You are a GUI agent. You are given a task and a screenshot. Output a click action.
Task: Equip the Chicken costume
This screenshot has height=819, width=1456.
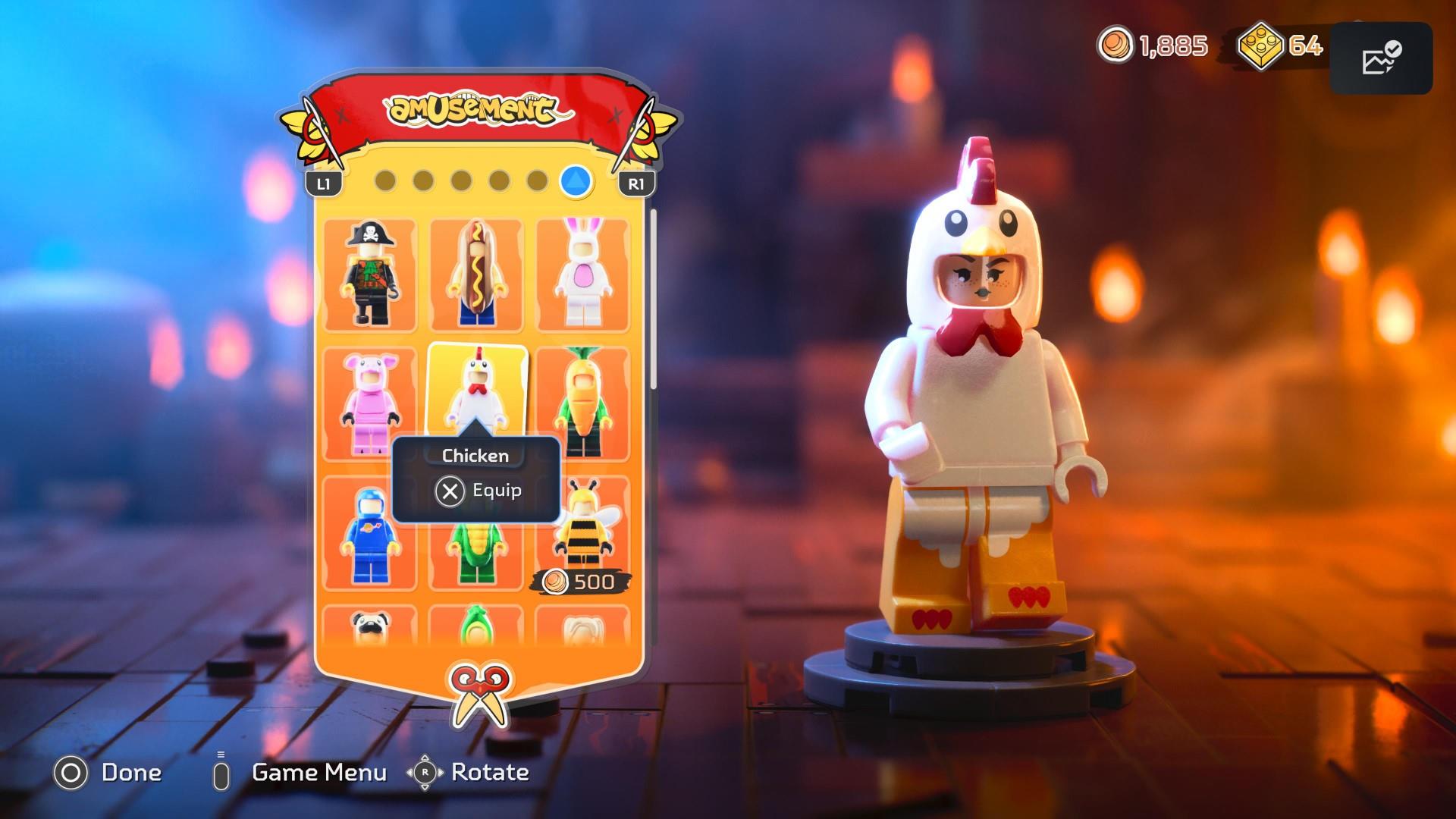pos(478,491)
